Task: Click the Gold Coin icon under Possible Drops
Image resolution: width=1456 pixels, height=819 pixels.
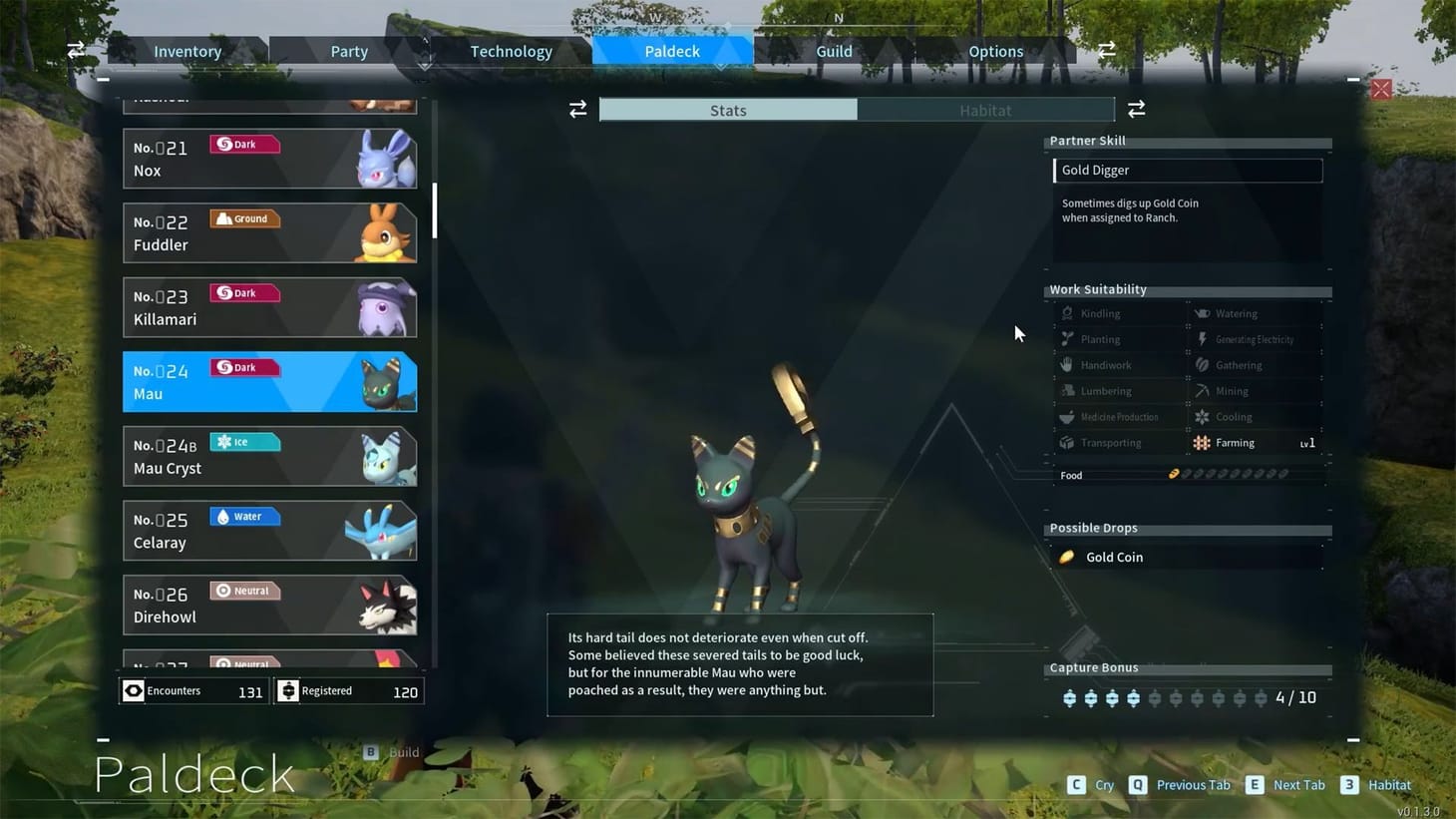Action: (1067, 557)
